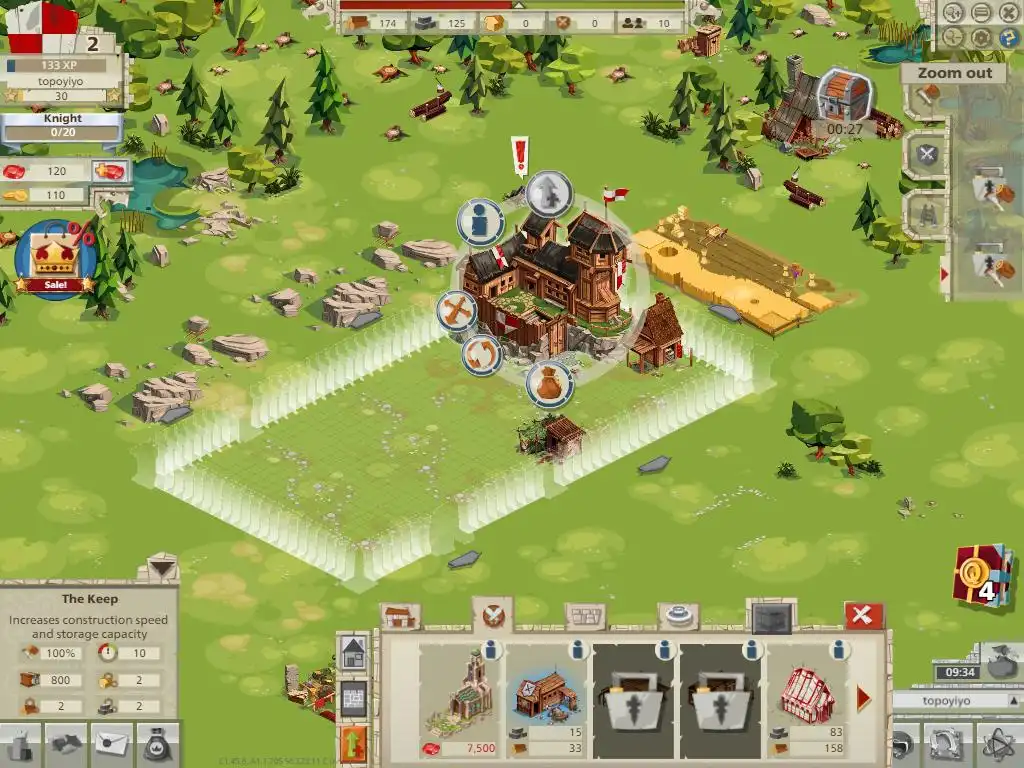Activate the rotate arrows icon by the keep
Viewport: 1024px width, 768px height.
pyautogui.click(x=481, y=355)
